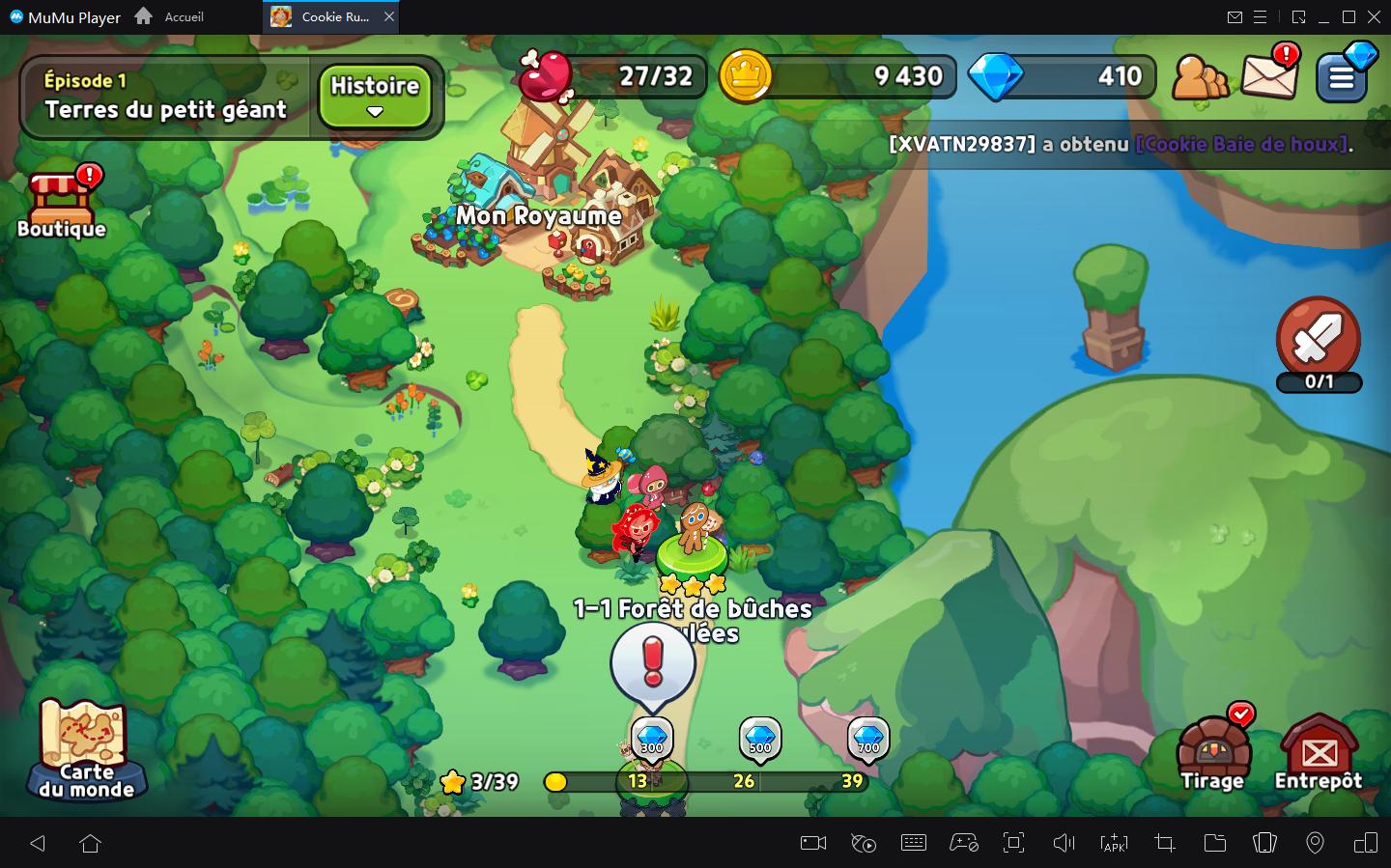
Task: Open the Tirage gacha oven
Action: pos(1212,754)
